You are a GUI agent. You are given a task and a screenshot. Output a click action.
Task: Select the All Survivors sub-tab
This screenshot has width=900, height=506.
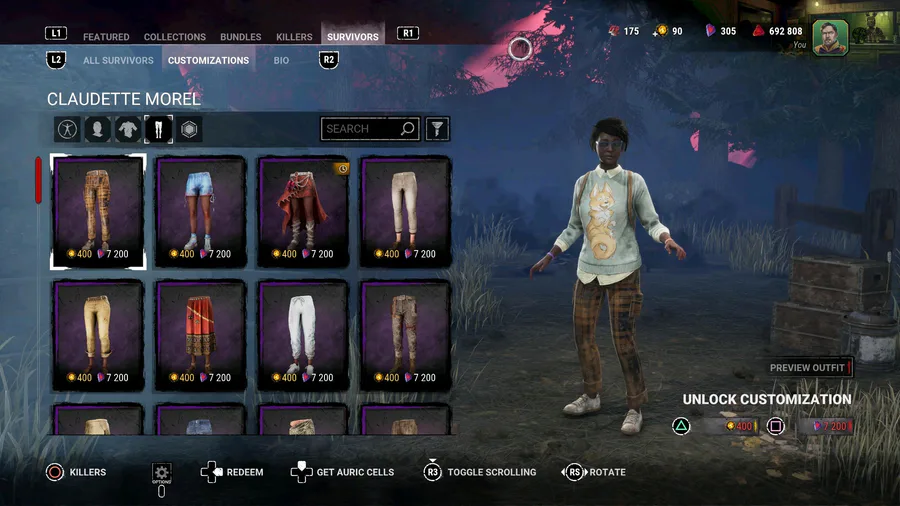click(118, 60)
